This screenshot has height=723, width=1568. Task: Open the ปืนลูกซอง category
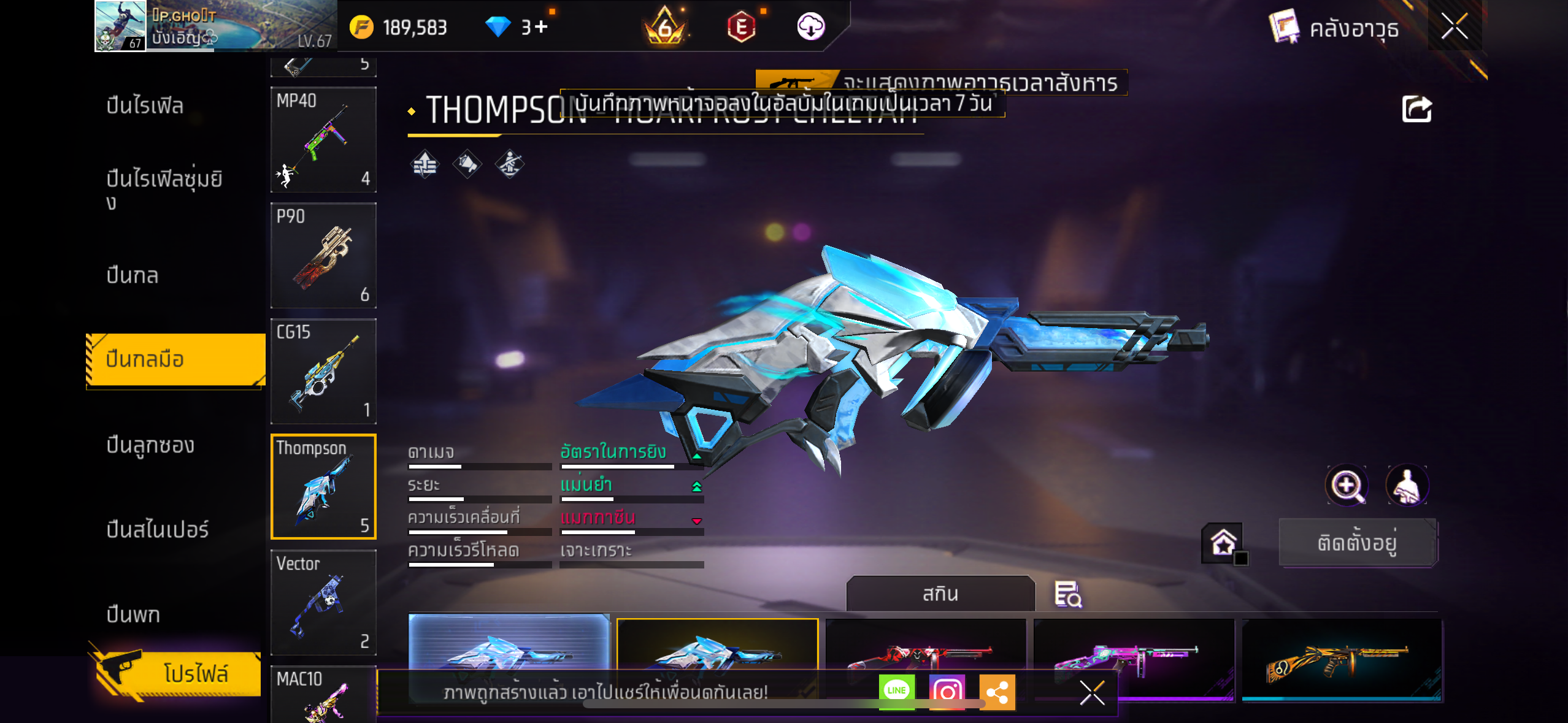pyautogui.click(x=150, y=445)
